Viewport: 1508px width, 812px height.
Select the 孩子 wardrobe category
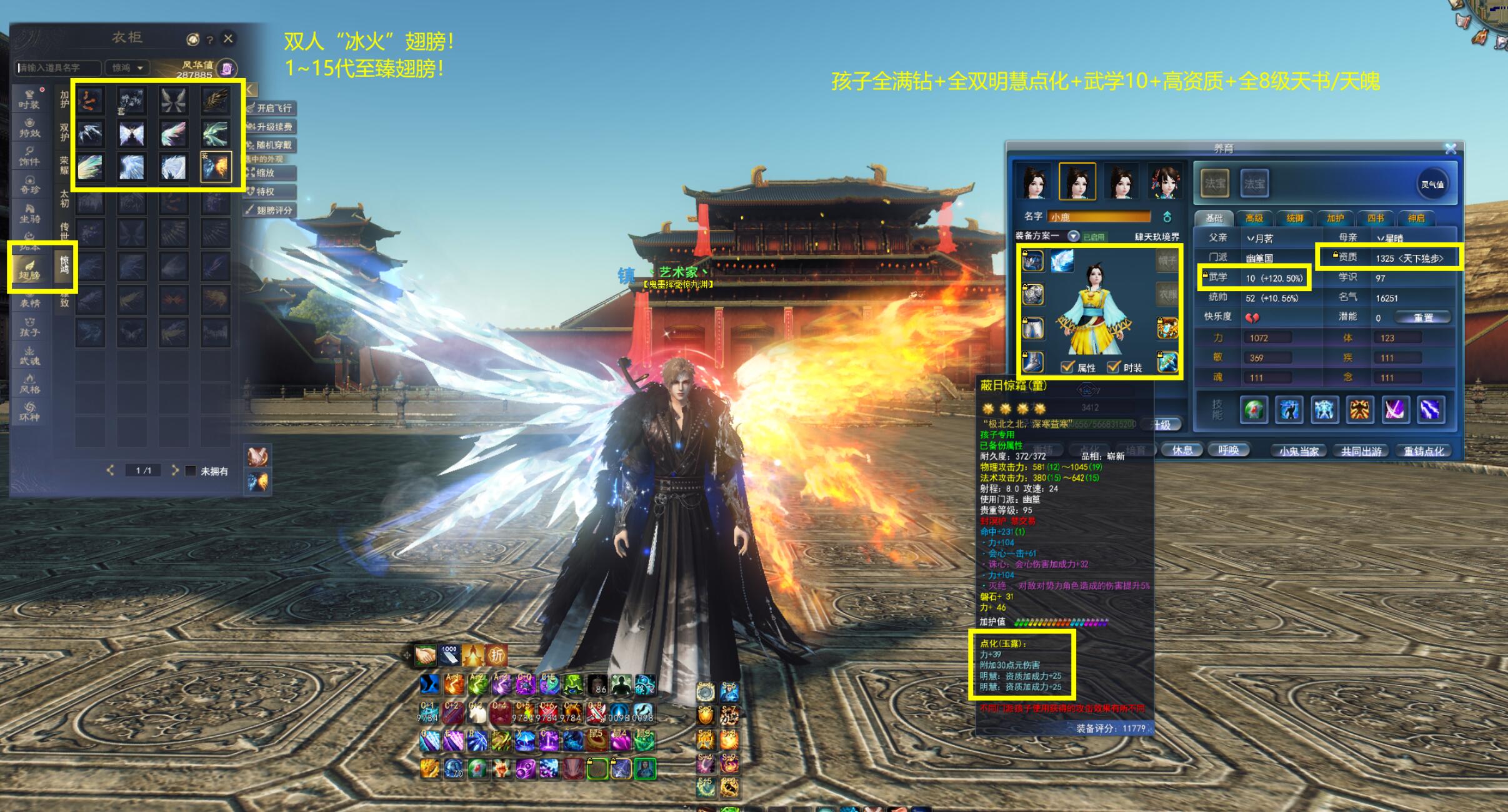(29, 327)
